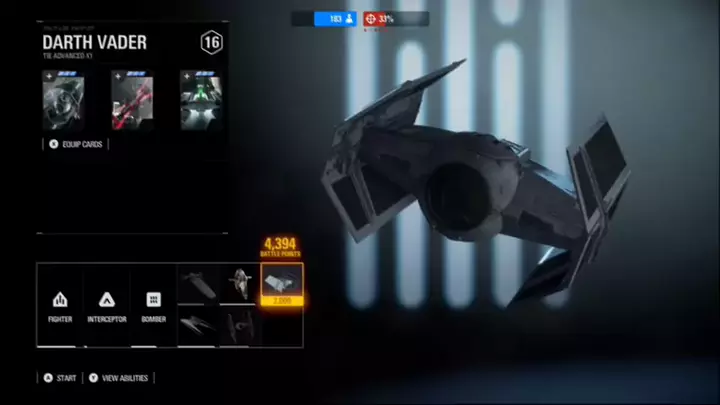Click the highlighted hero ship costing 2,000

click(x=281, y=284)
